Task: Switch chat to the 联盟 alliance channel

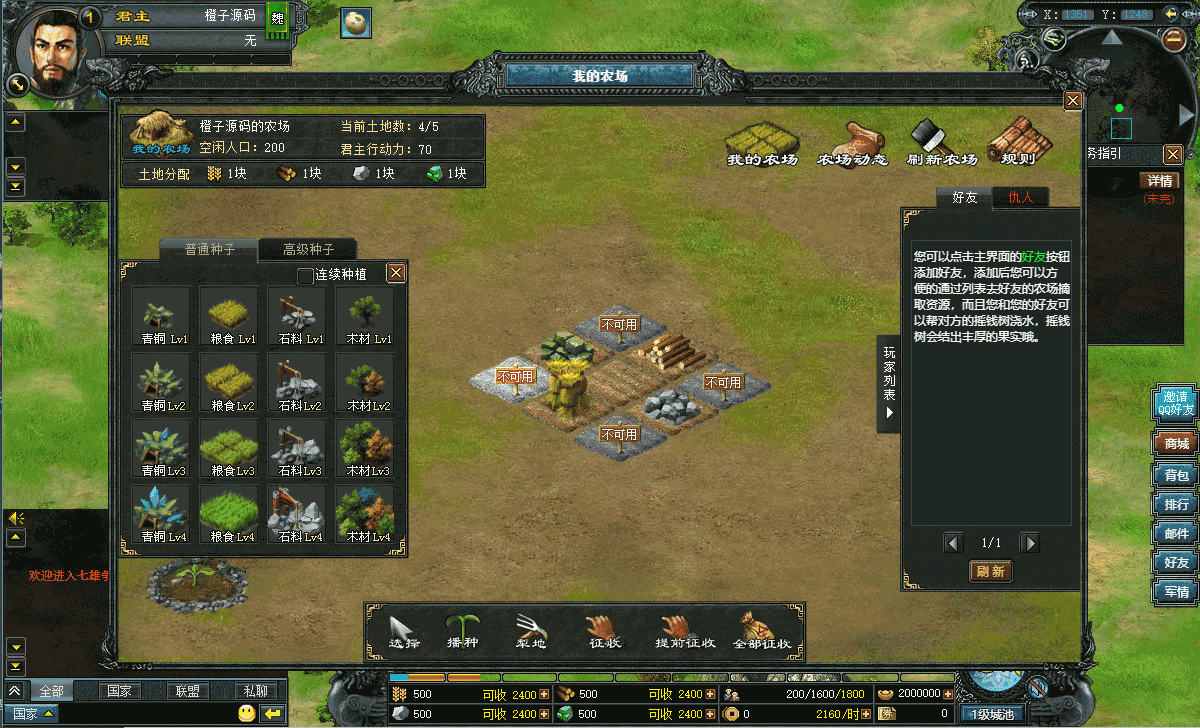Action: (x=186, y=691)
